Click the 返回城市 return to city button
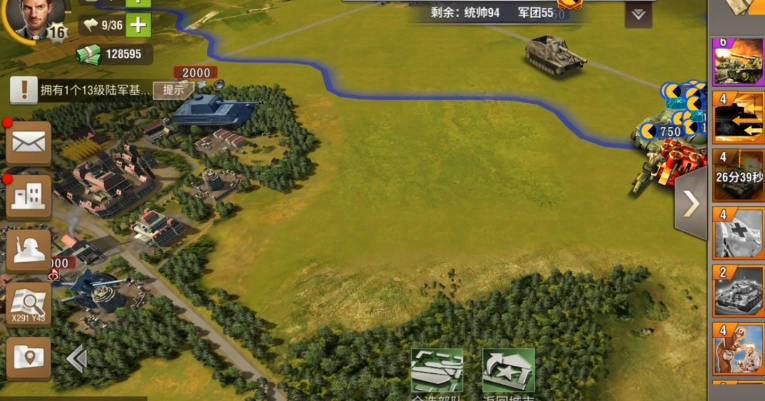Image resolution: width=765 pixels, height=401 pixels. [508, 374]
